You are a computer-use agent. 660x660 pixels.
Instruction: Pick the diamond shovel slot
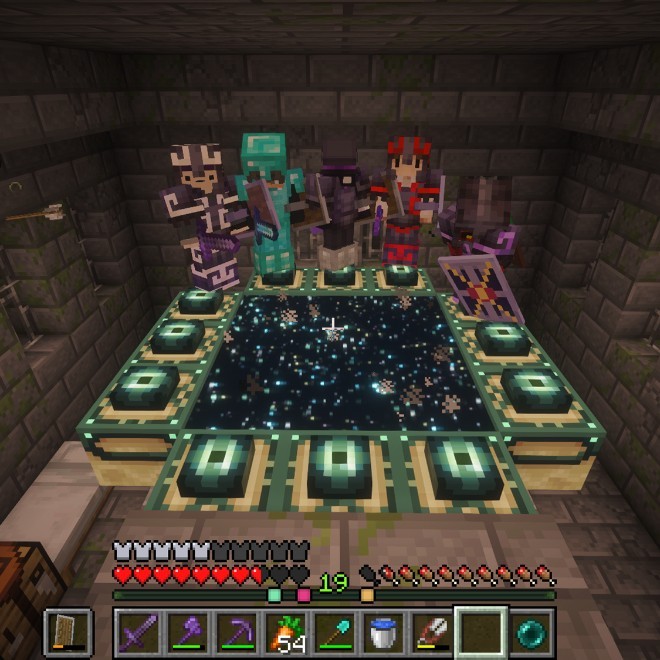pyautogui.click(x=334, y=632)
